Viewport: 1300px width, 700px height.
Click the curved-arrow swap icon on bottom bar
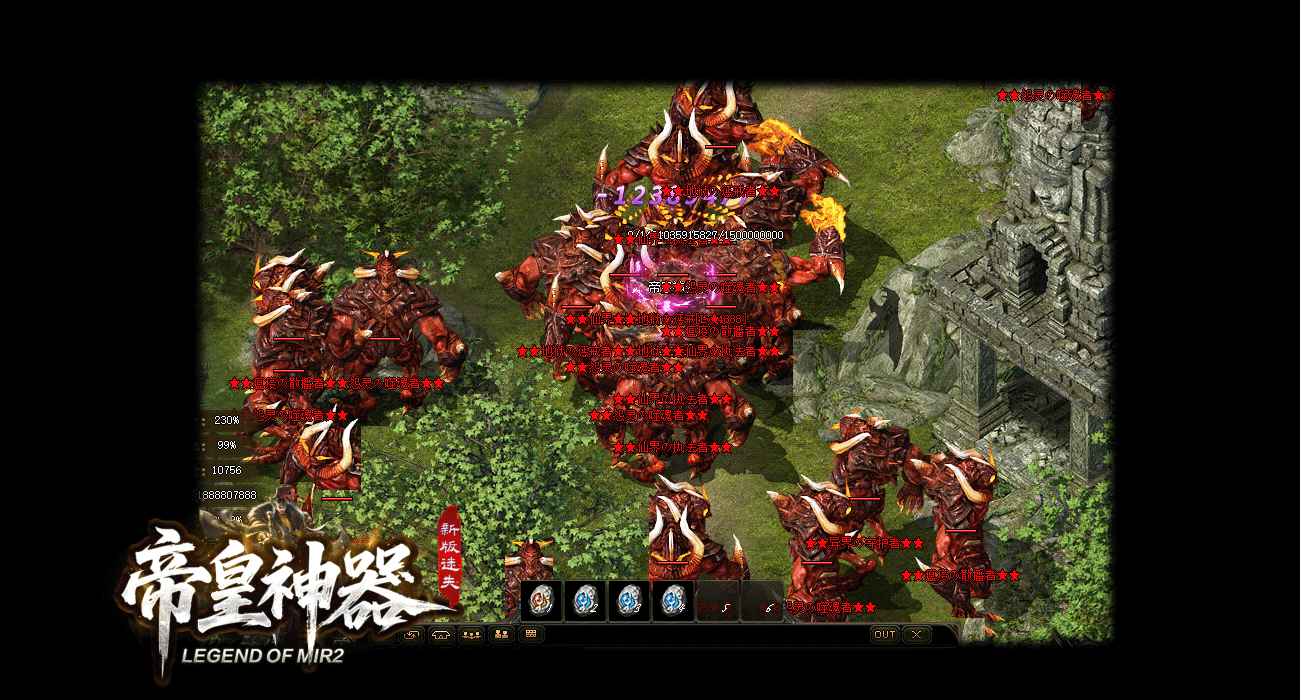(412, 634)
